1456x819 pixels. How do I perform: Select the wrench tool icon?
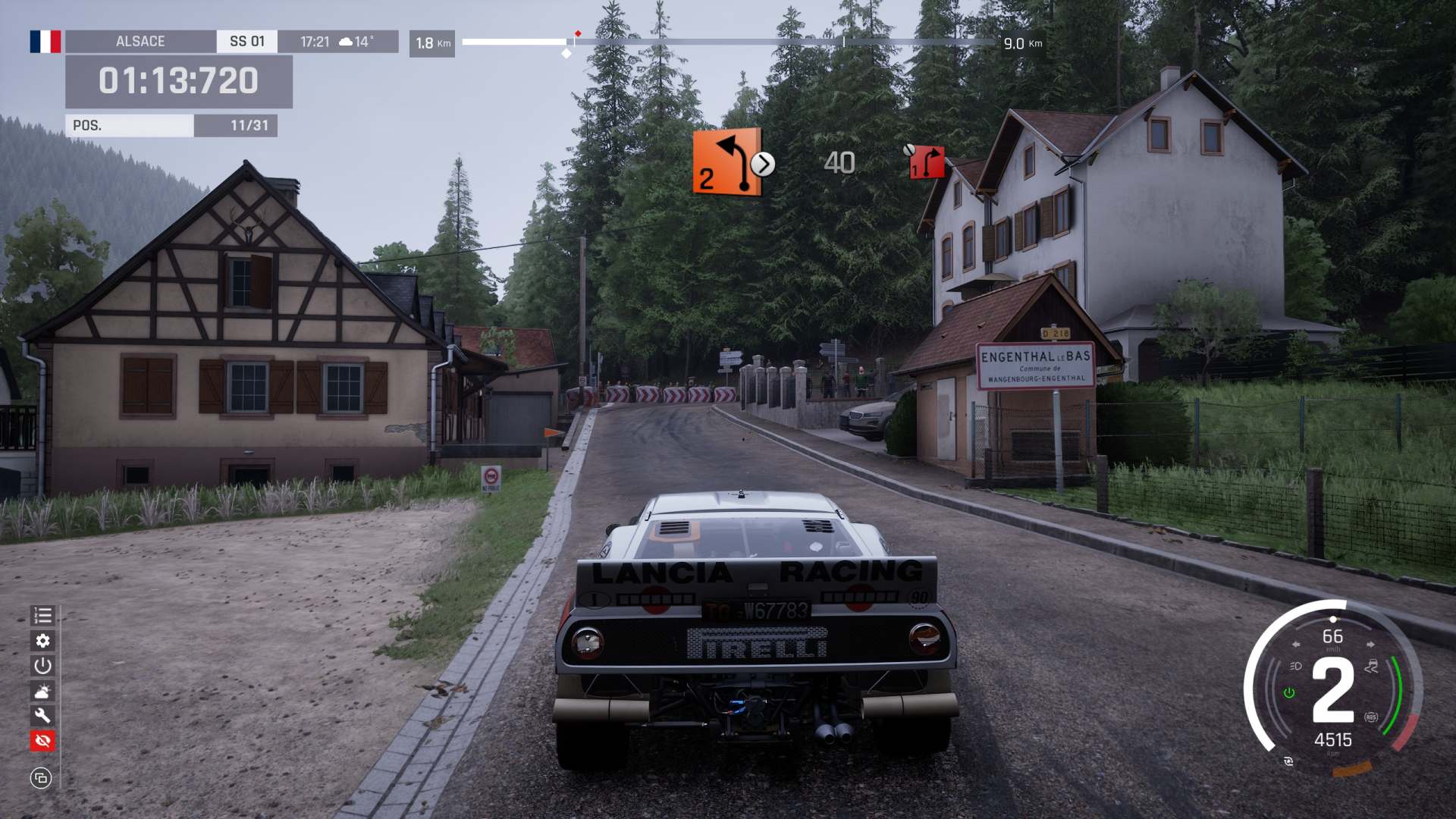[x=42, y=715]
